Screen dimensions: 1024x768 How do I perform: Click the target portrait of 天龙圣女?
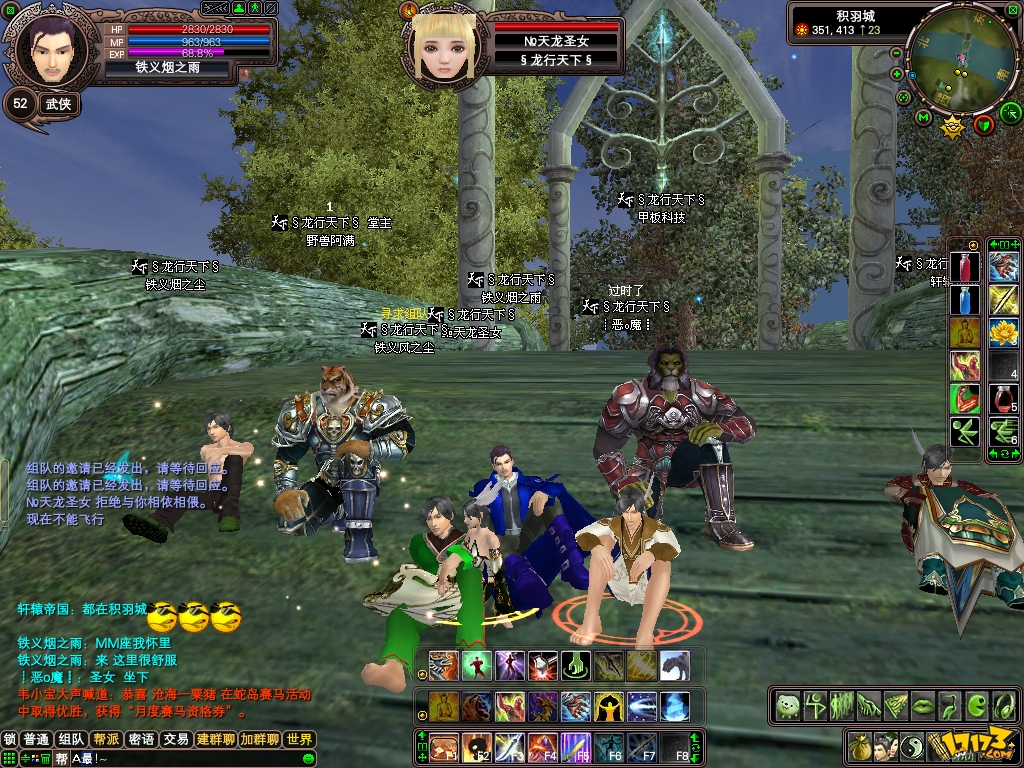tap(445, 47)
